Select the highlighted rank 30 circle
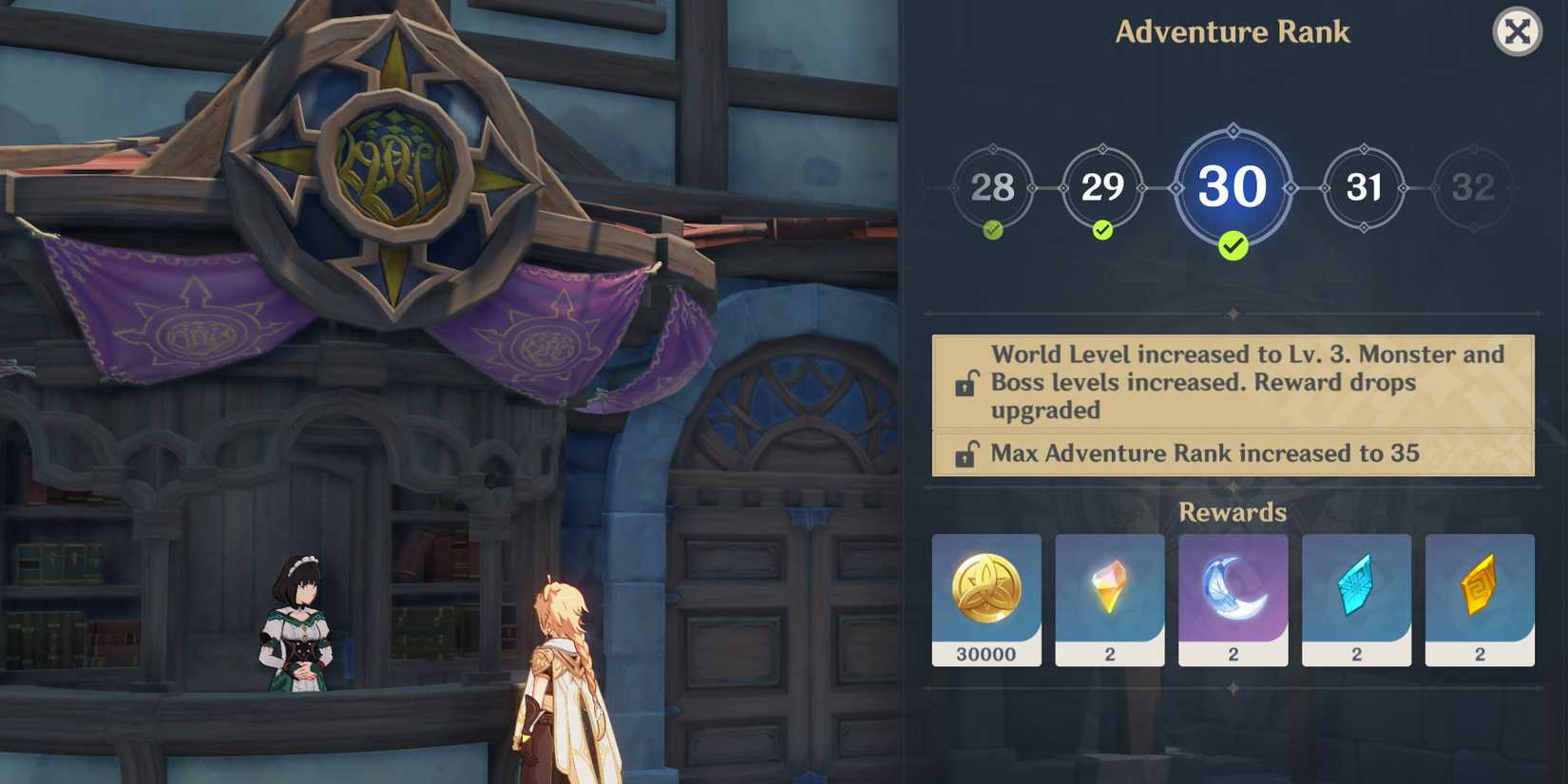This screenshot has height=784, width=1568. [1233, 188]
